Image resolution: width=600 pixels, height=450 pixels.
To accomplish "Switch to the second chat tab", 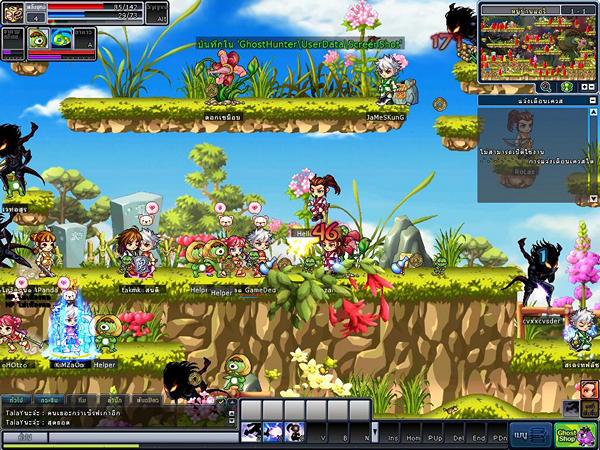I will point(49,400).
